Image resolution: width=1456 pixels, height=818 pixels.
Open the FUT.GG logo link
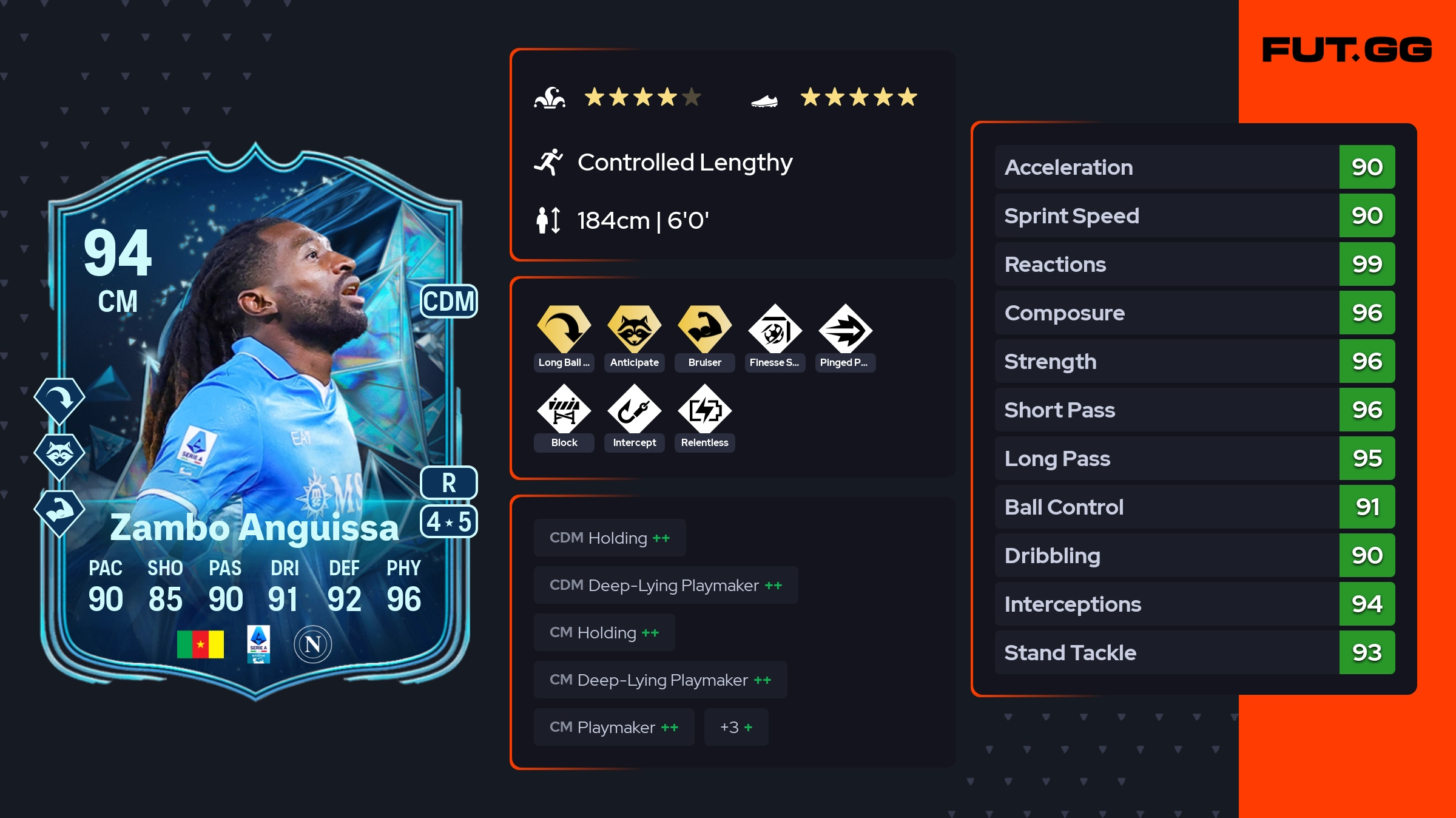1347,50
